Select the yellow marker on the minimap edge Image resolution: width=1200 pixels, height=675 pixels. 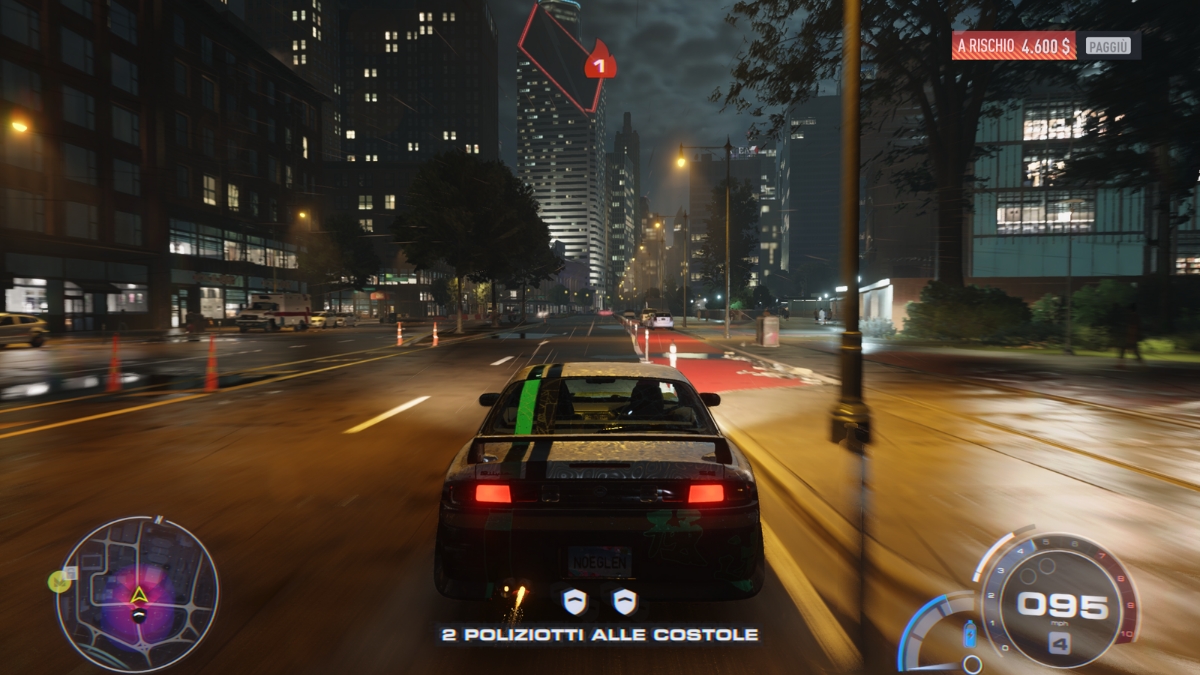(60, 580)
